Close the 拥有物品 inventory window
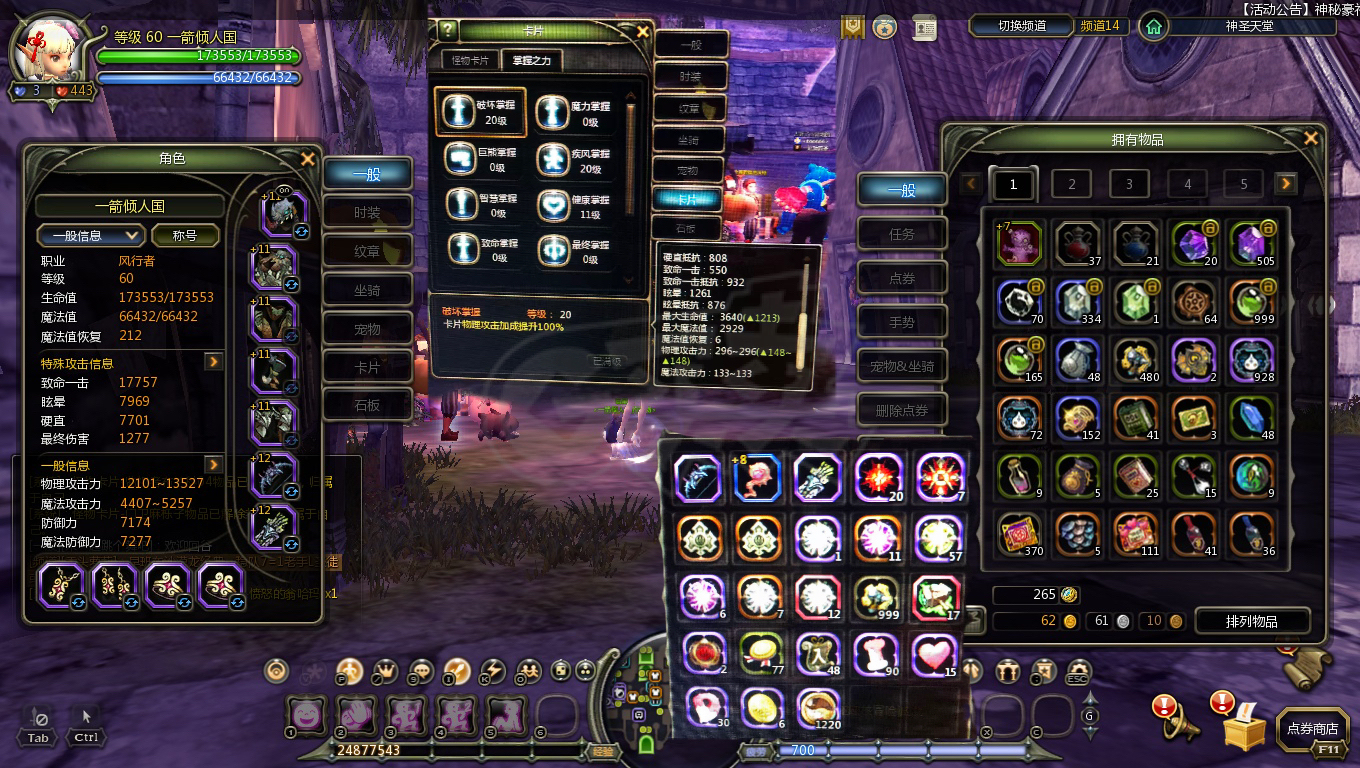The width and height of the screenshot is (1360, 768). click(1311, 139)
